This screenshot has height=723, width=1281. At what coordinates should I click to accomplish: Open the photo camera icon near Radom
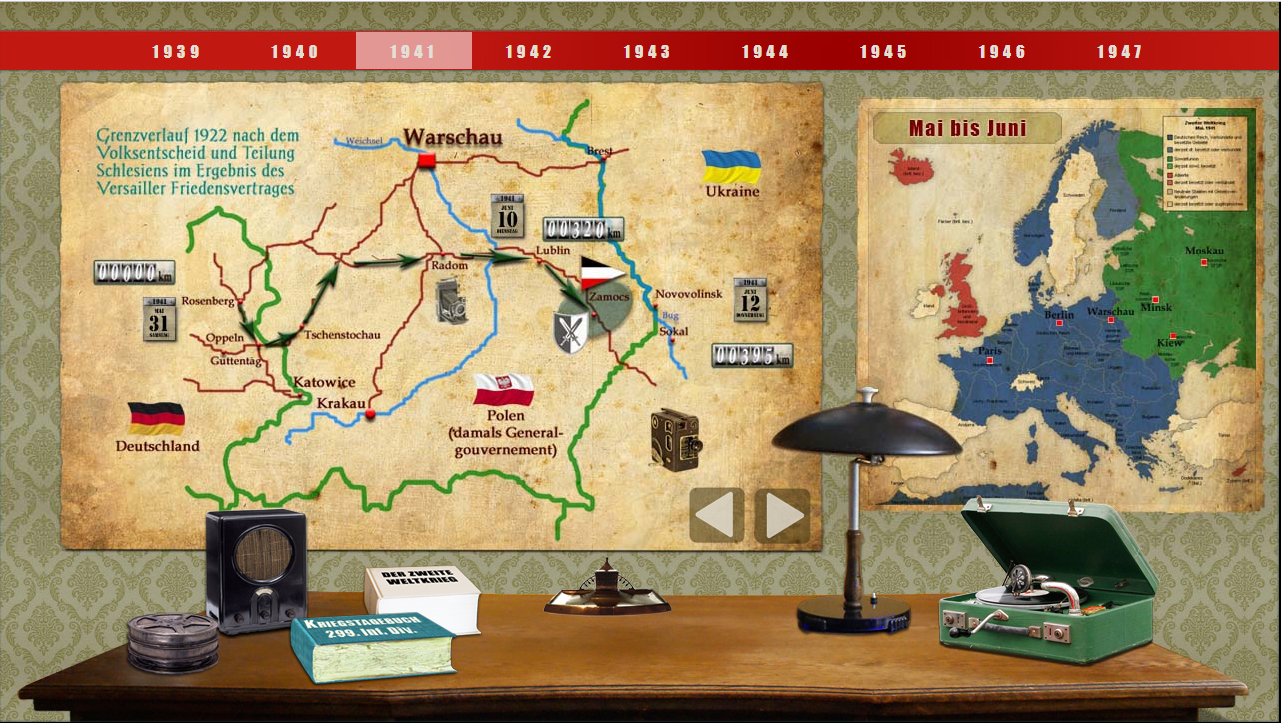coord(453,301)
